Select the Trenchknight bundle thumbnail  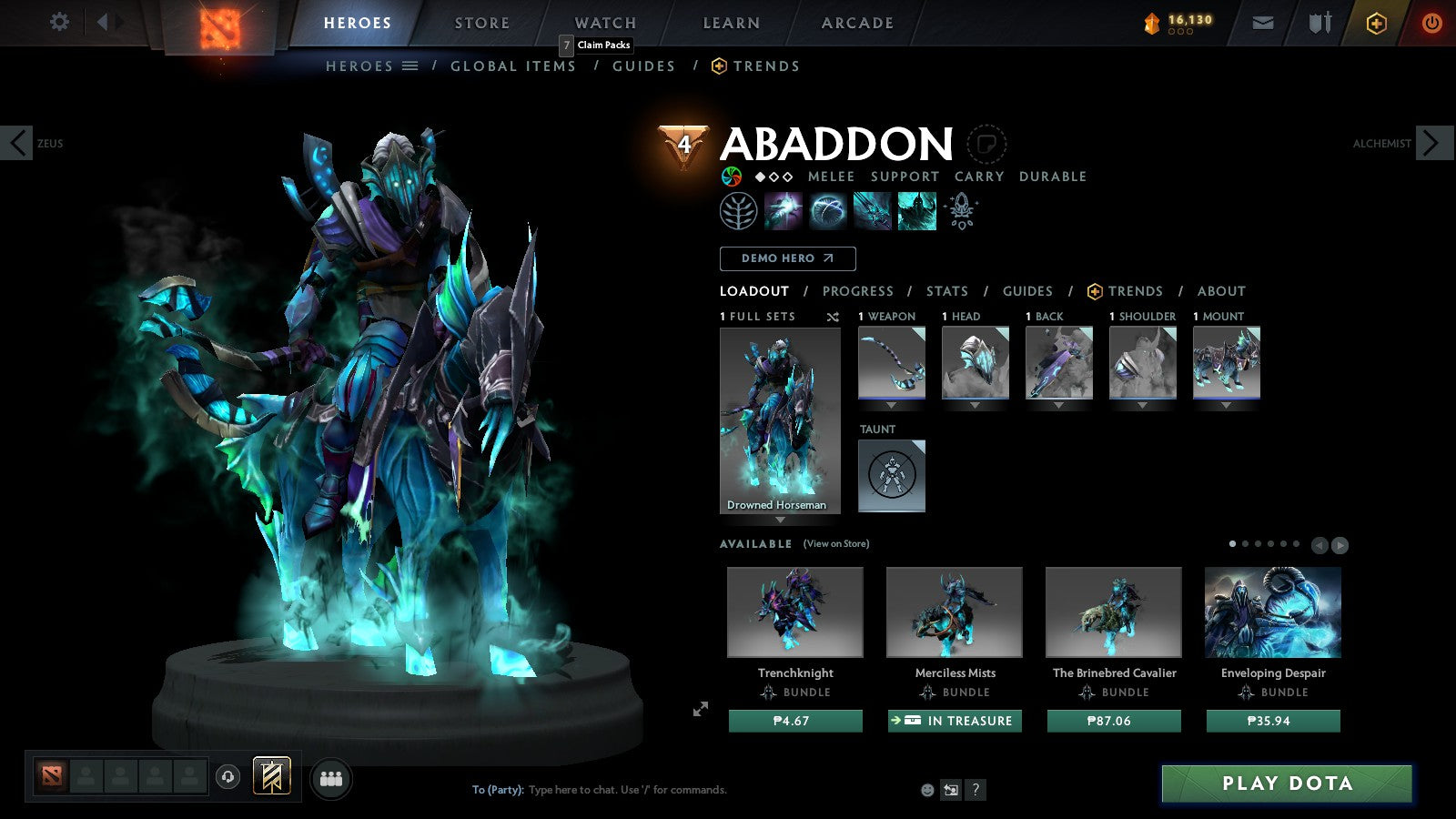(x=794, y=612)
